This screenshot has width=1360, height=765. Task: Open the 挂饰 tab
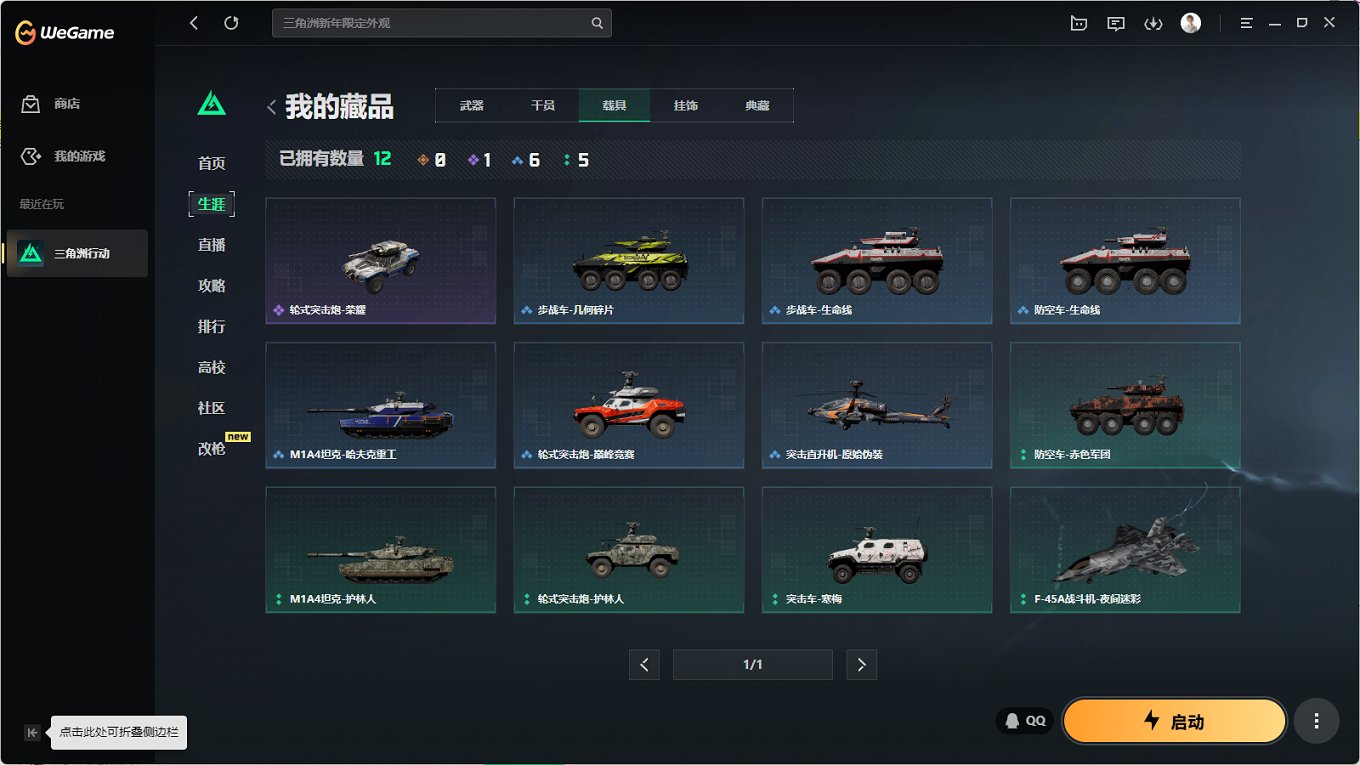(686, 104)
